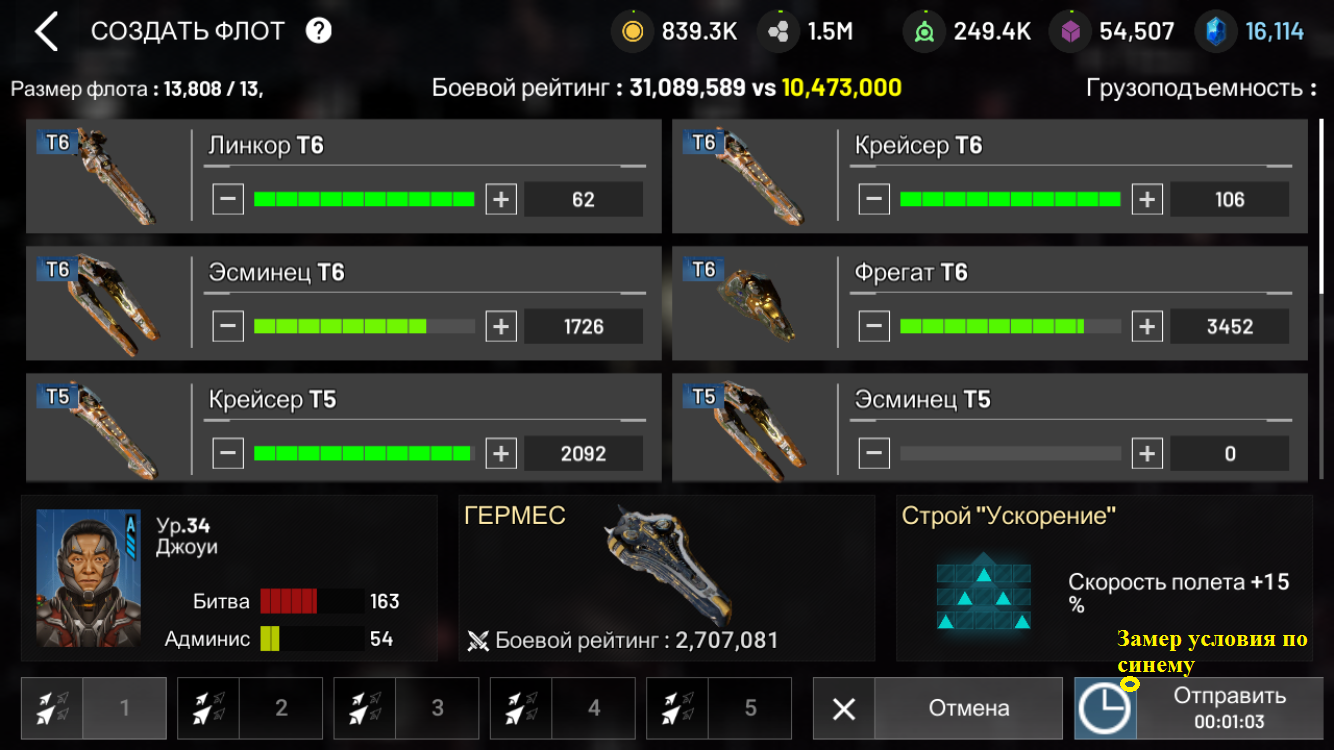Select fleet preset 1
Viewport: 1334px width, 750px height.
pyautogui.click(x=93, y=708)
